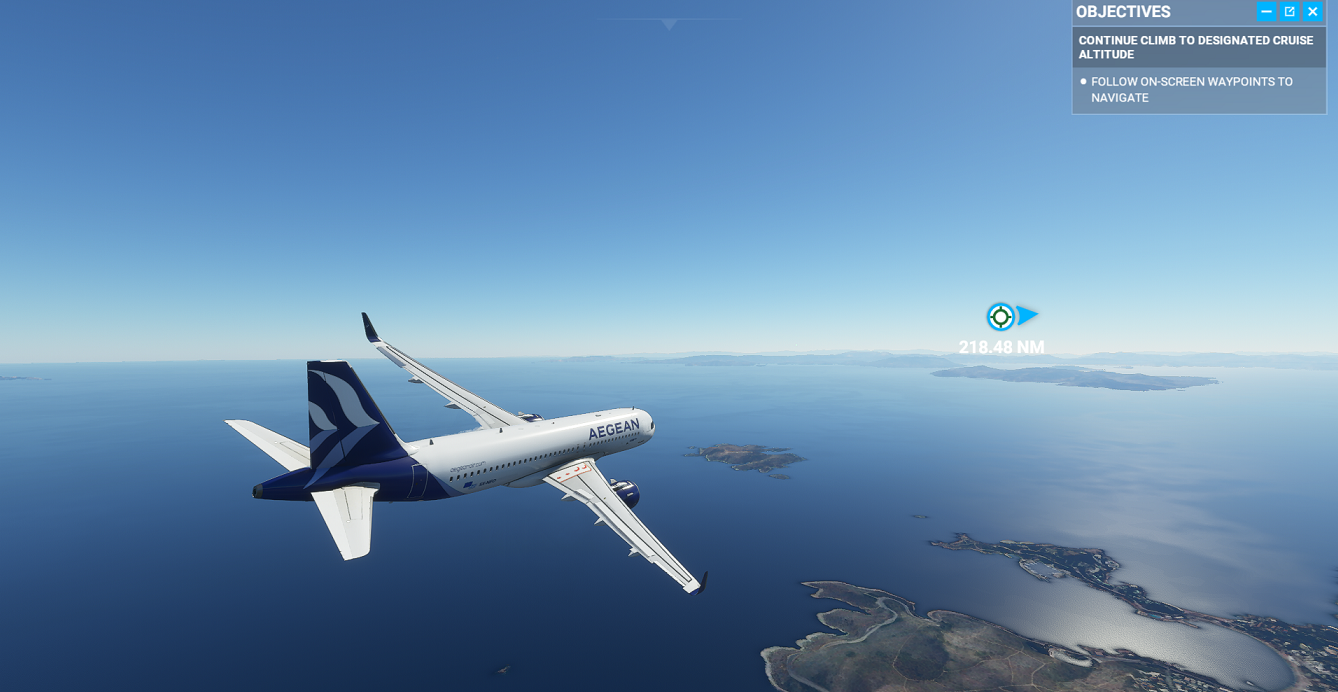Close the Objectives panel

click(x=1313, y=12)
